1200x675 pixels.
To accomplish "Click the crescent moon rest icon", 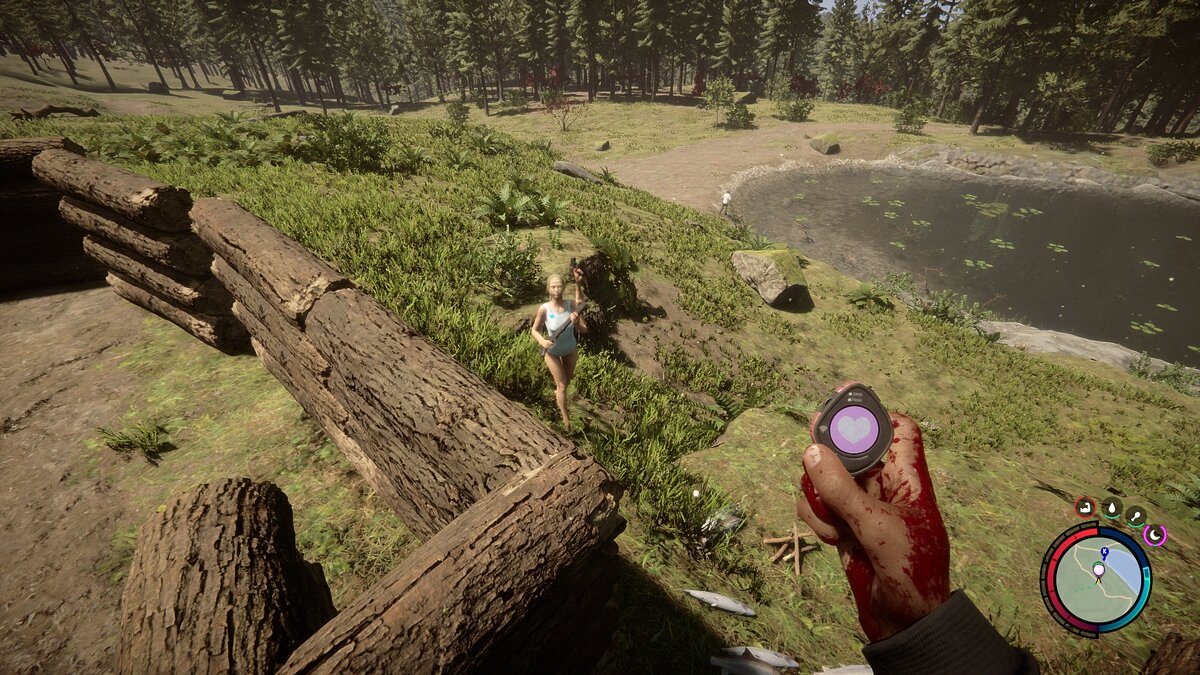I will [1155, 535].
